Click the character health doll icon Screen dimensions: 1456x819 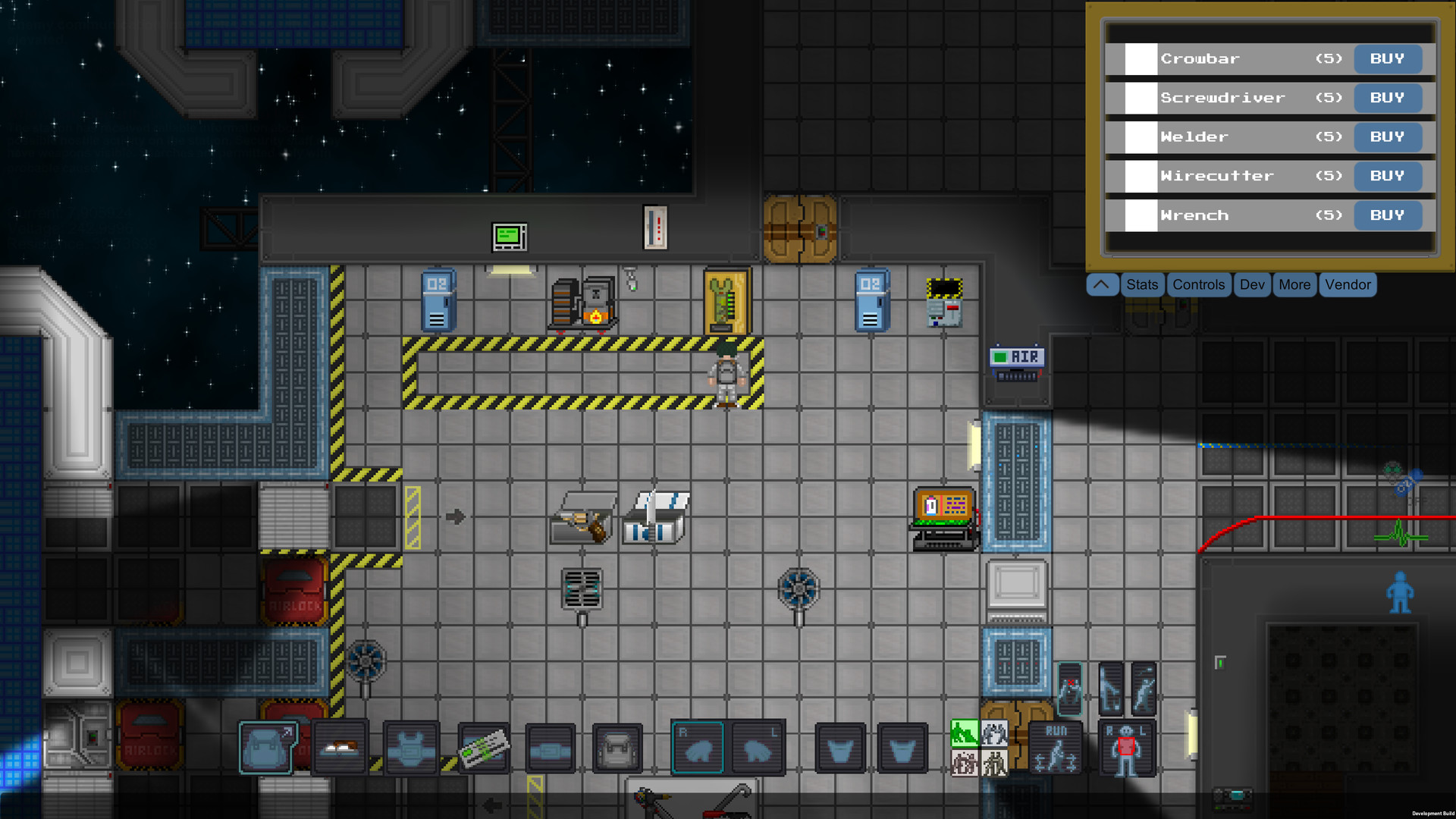point(1128,748)
